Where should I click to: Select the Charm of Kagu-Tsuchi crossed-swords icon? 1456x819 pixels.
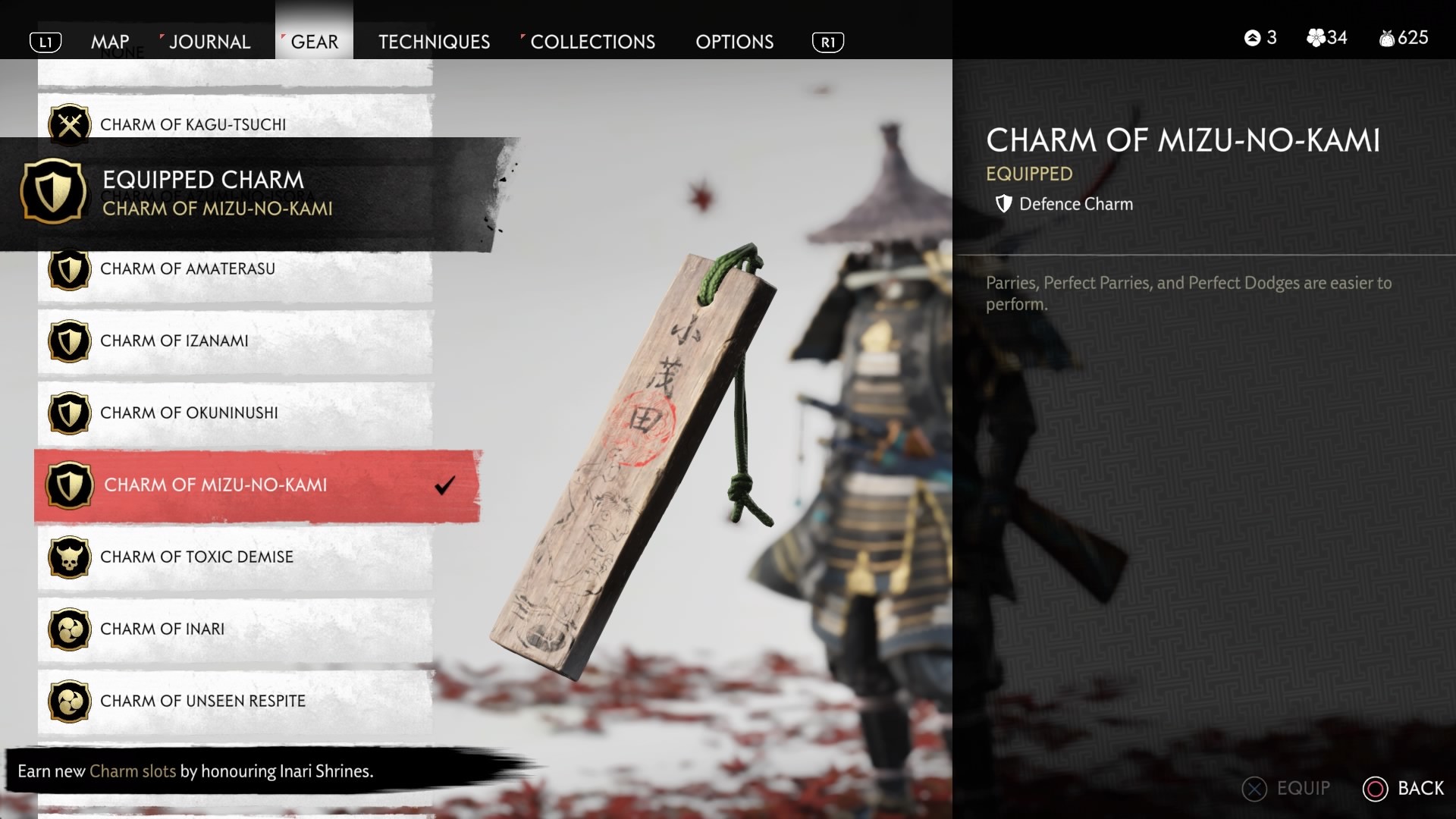69,124
